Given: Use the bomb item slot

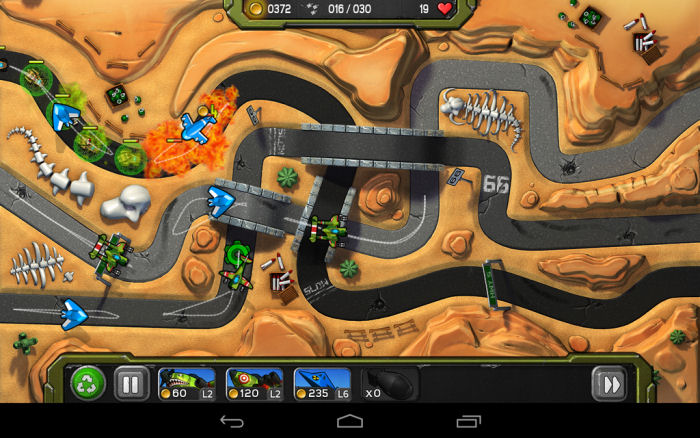Looking at the screenshot, I should pos(387,383).
